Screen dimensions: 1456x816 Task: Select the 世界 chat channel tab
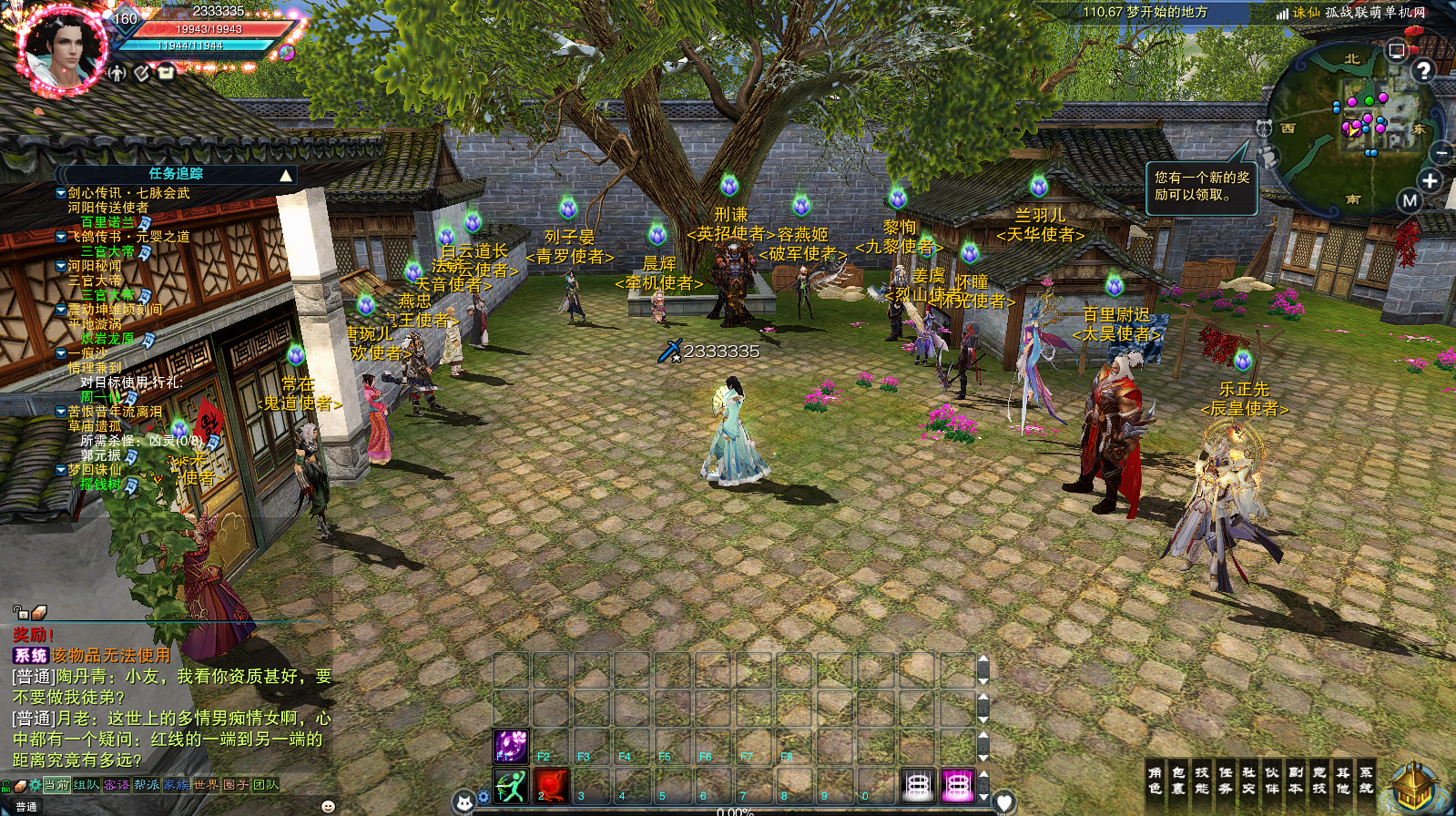point(206,785)
